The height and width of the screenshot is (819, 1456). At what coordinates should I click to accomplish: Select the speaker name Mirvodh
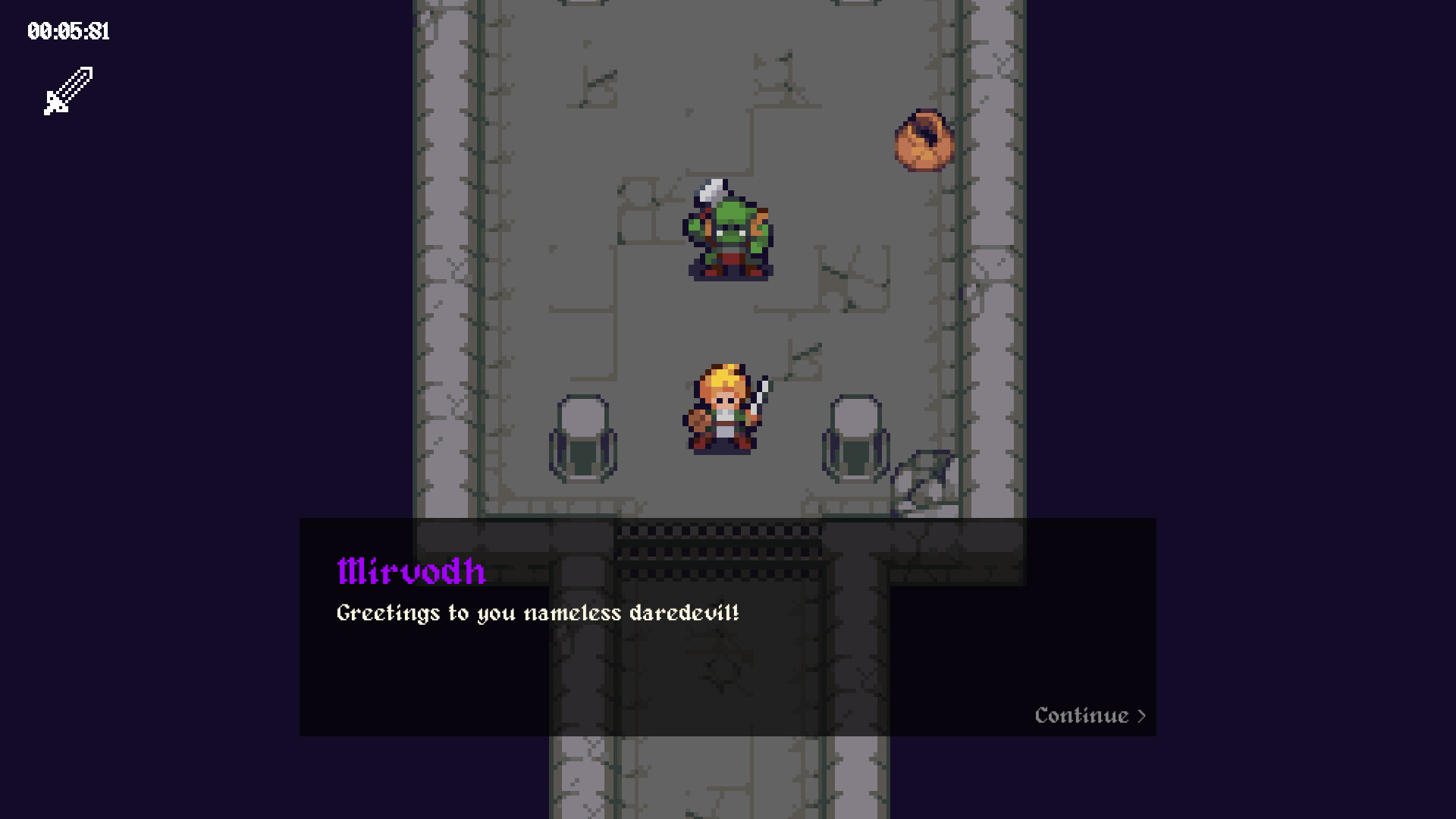coord(412,573)
